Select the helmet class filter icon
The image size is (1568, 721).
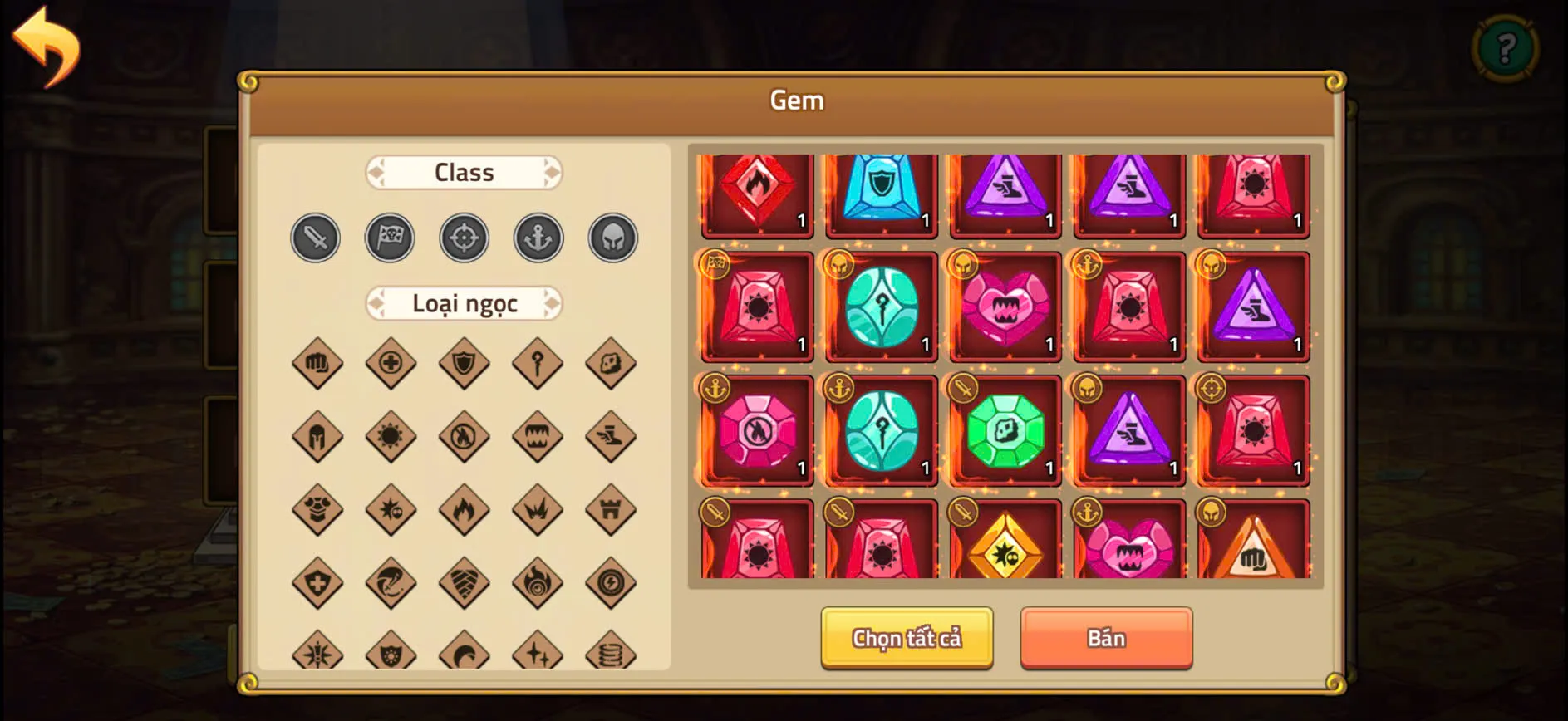coord(612,238)
